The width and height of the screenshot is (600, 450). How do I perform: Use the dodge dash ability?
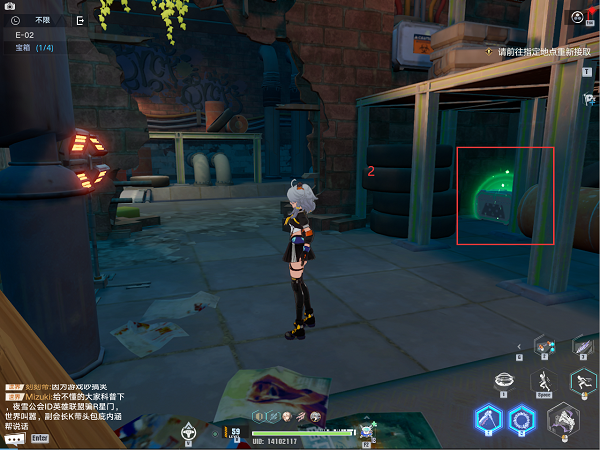tap(583, 381)
